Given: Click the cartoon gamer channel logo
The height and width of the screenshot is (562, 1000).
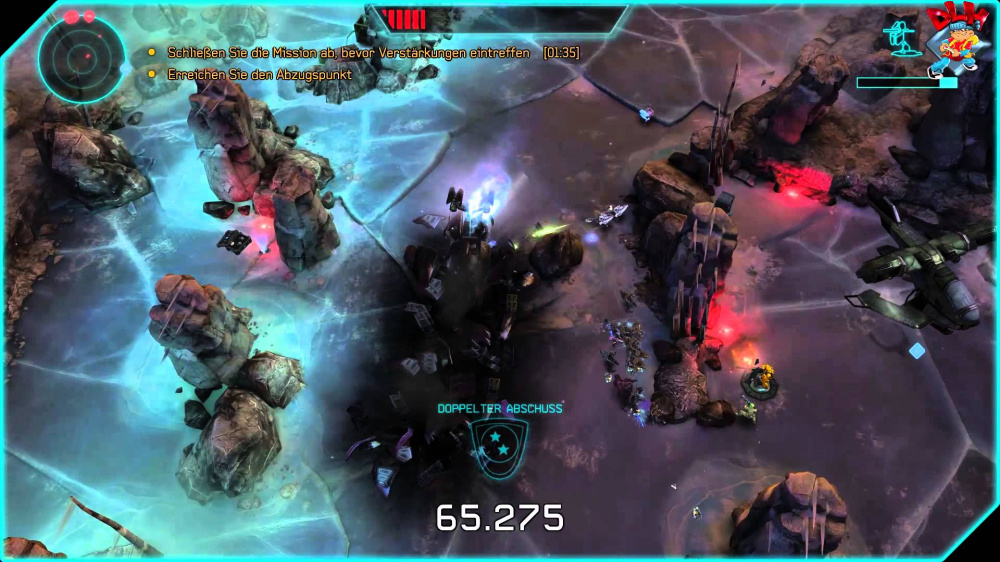Looking at the screenshot, I should click(955, 40).
